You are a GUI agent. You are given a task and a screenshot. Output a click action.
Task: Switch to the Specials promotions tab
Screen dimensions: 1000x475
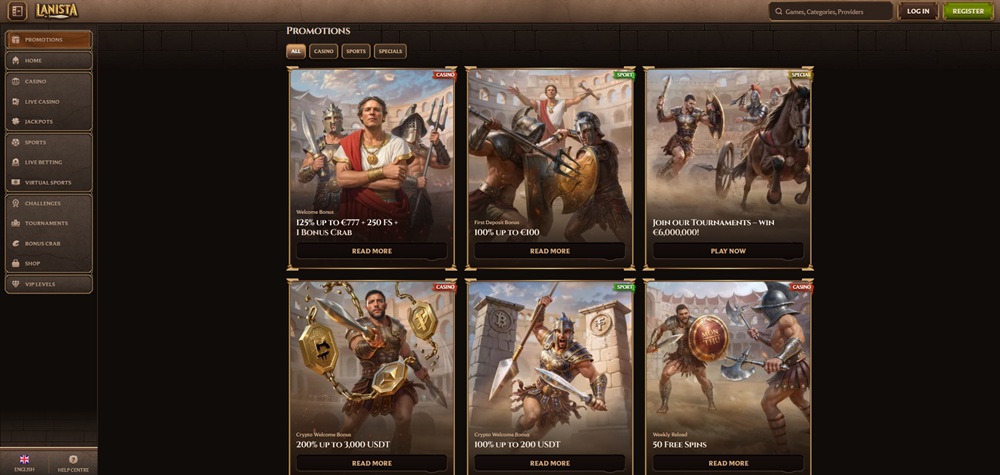pos(390,51)
